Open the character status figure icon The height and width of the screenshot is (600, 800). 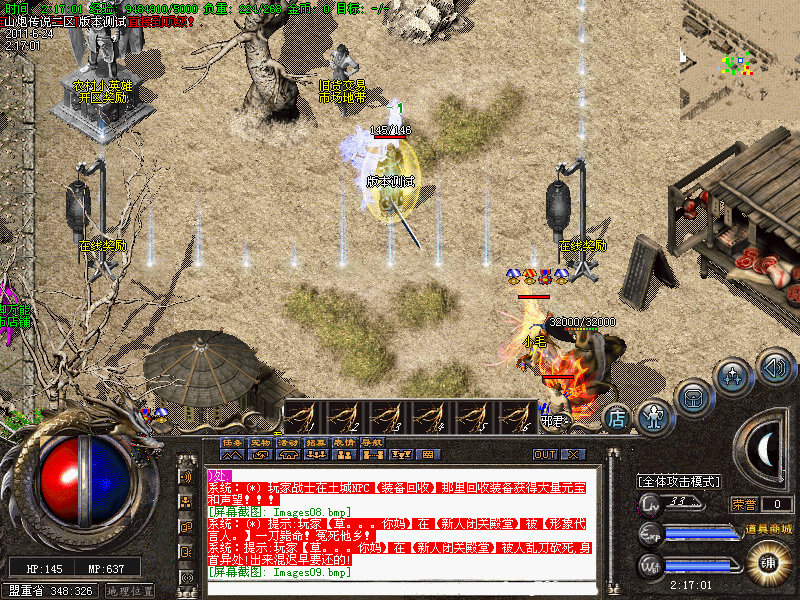[655, 412]
